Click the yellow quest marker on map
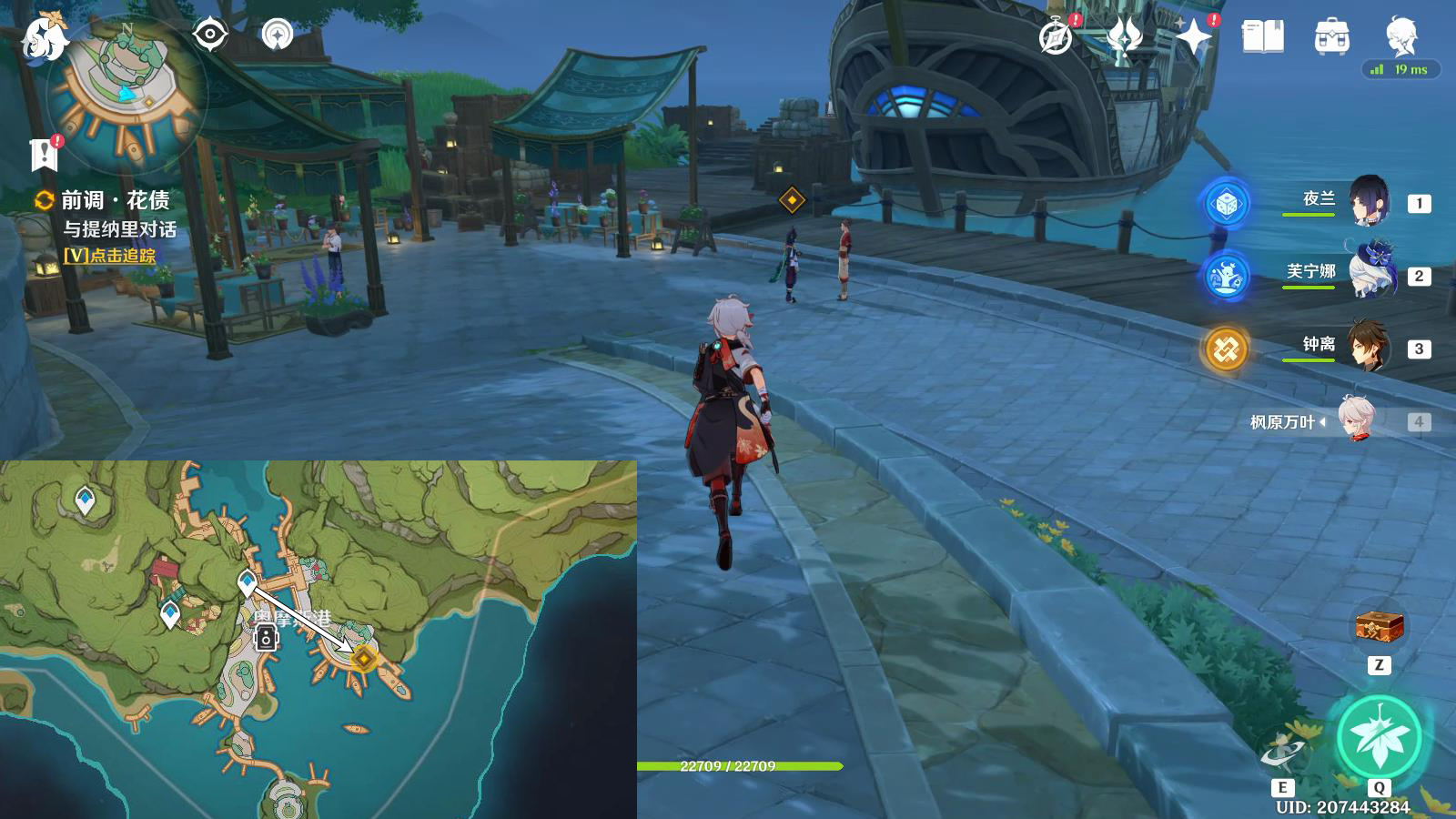Viewport: 1456px width, 819px height. point(364,658)
